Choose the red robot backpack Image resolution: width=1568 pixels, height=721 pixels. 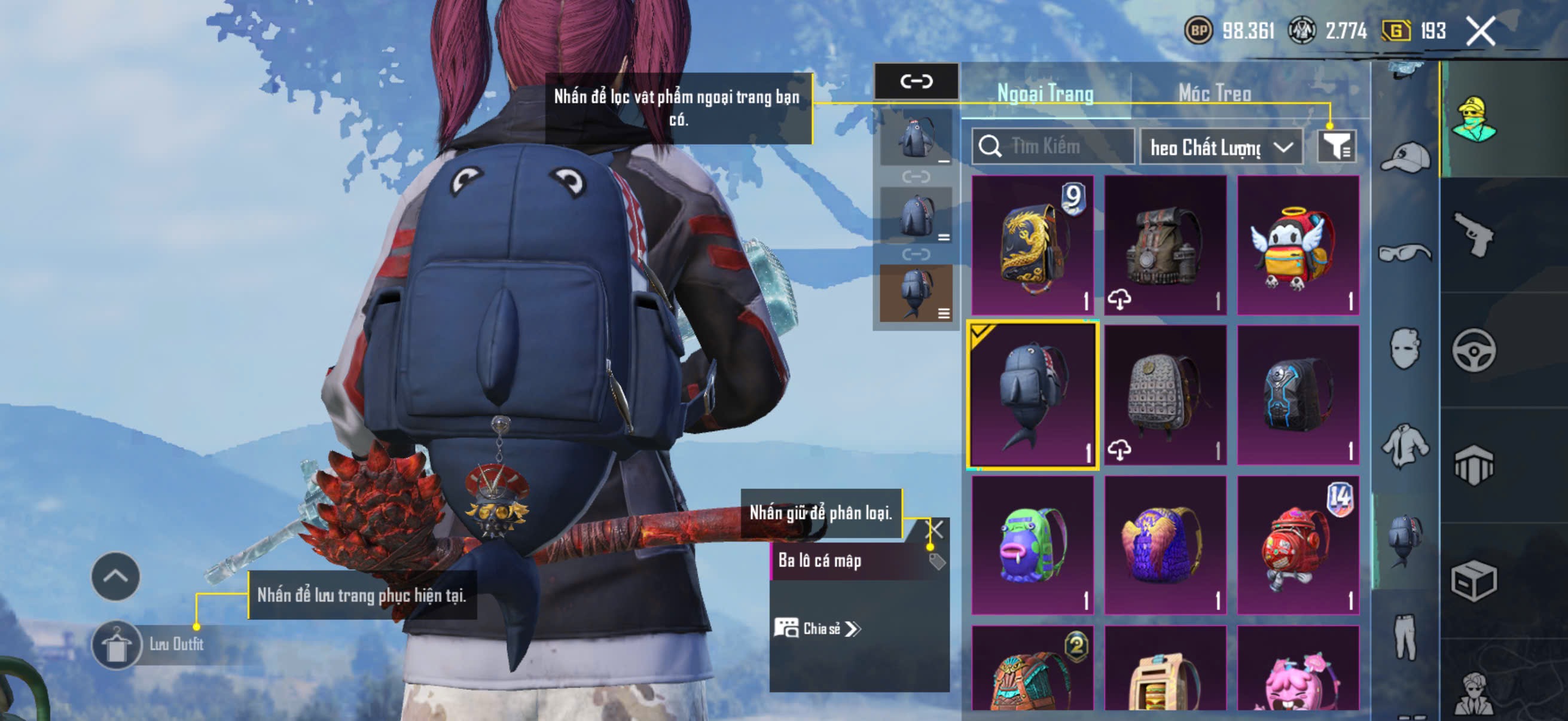click(x=1298, y=546)
